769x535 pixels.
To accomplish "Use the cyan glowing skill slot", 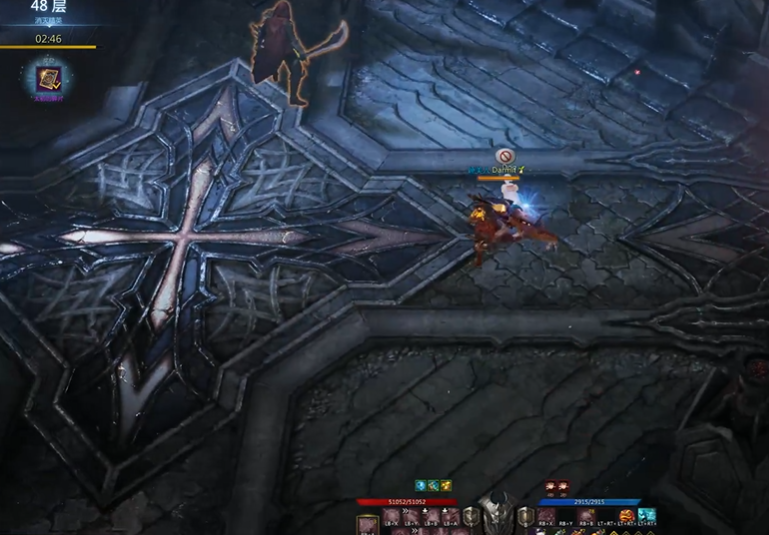I will click(x=647, y=516).
